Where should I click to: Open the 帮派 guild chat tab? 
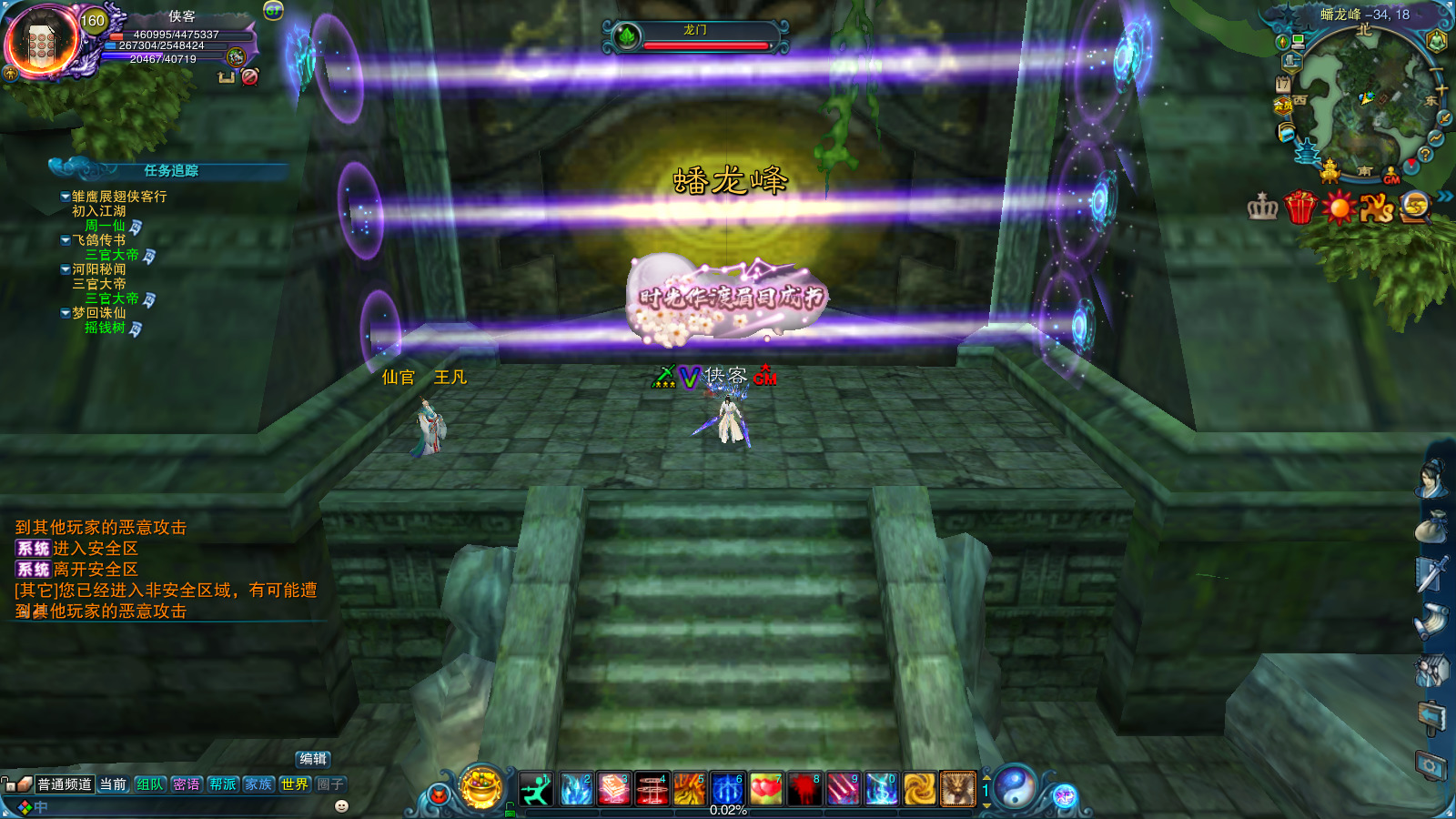tap(223, 784)
